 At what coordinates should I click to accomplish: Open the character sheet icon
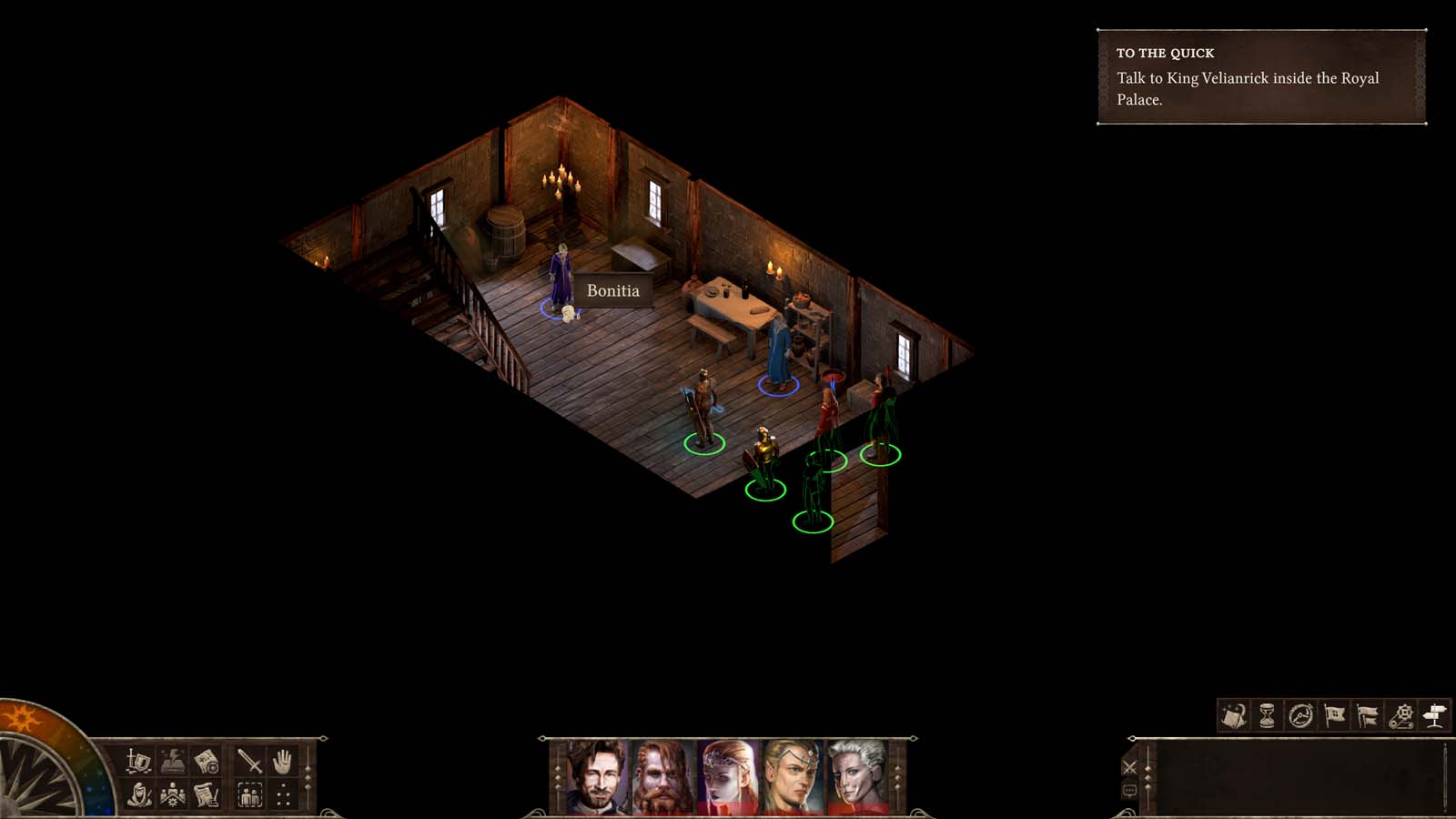pos(137,760)
